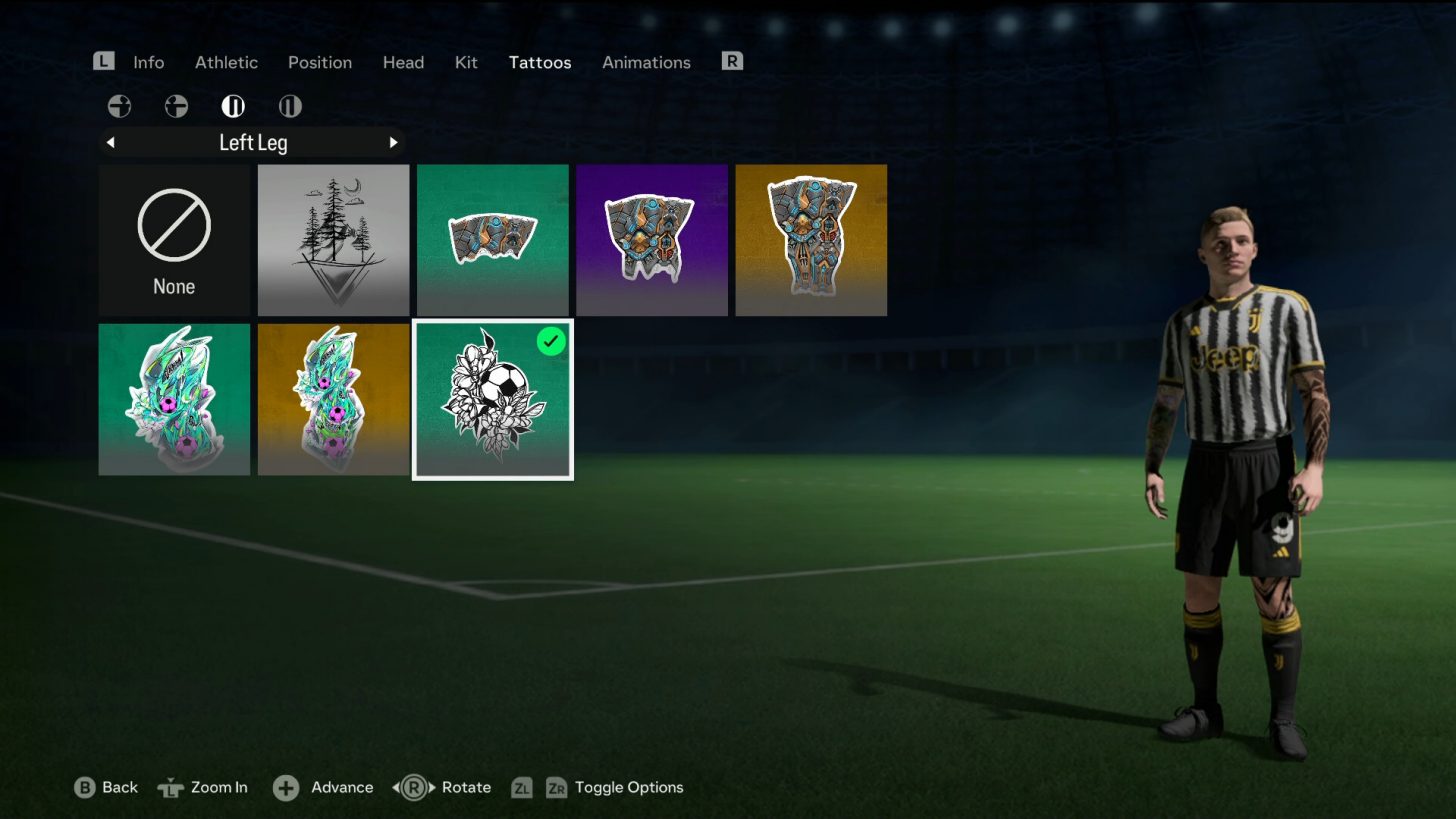This screenshot has height=819, width=1456.
Task: Open the Animations tab
Action: [x=646, y=62]
